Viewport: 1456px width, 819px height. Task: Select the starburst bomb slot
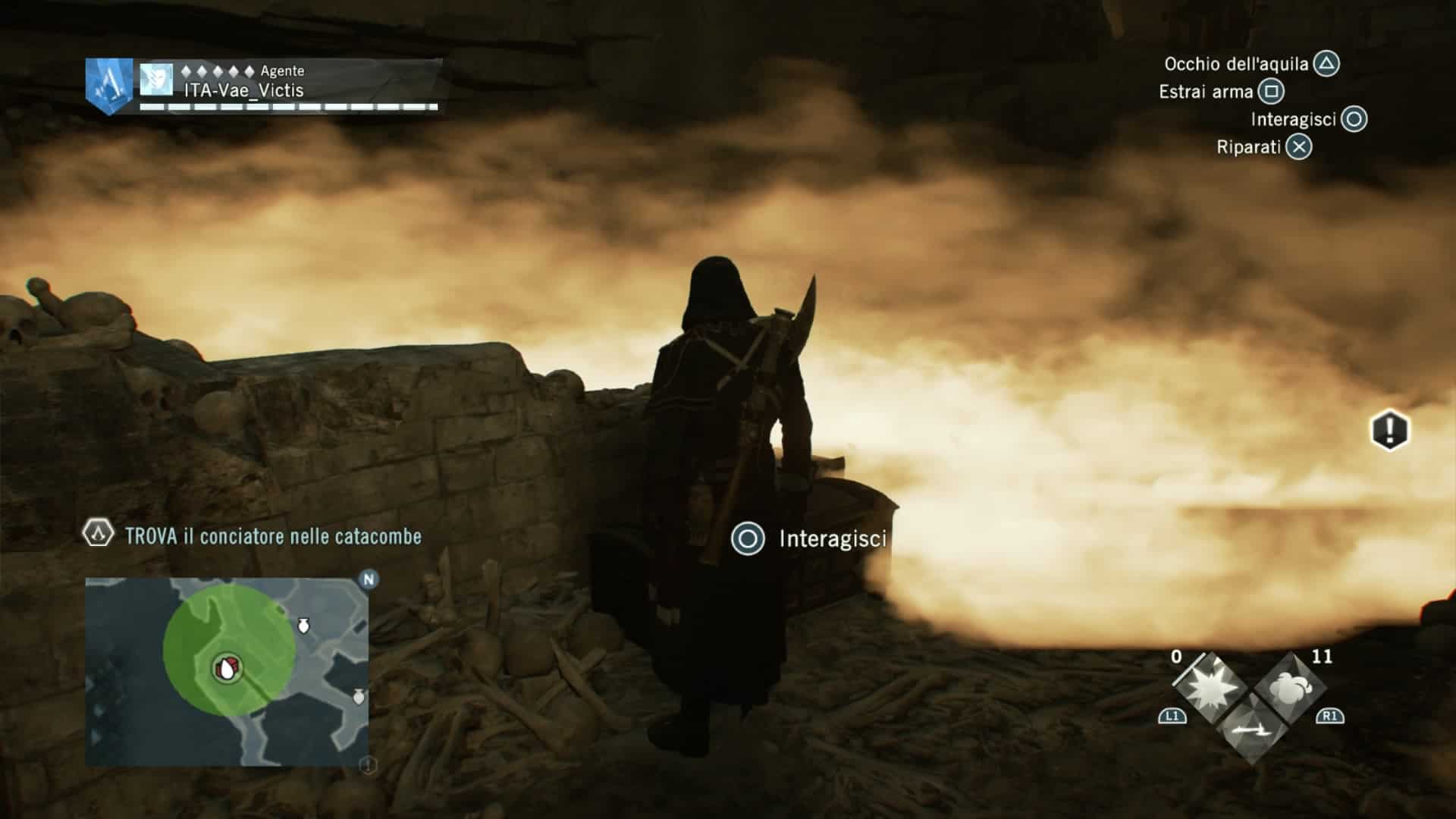(1209, 689)
